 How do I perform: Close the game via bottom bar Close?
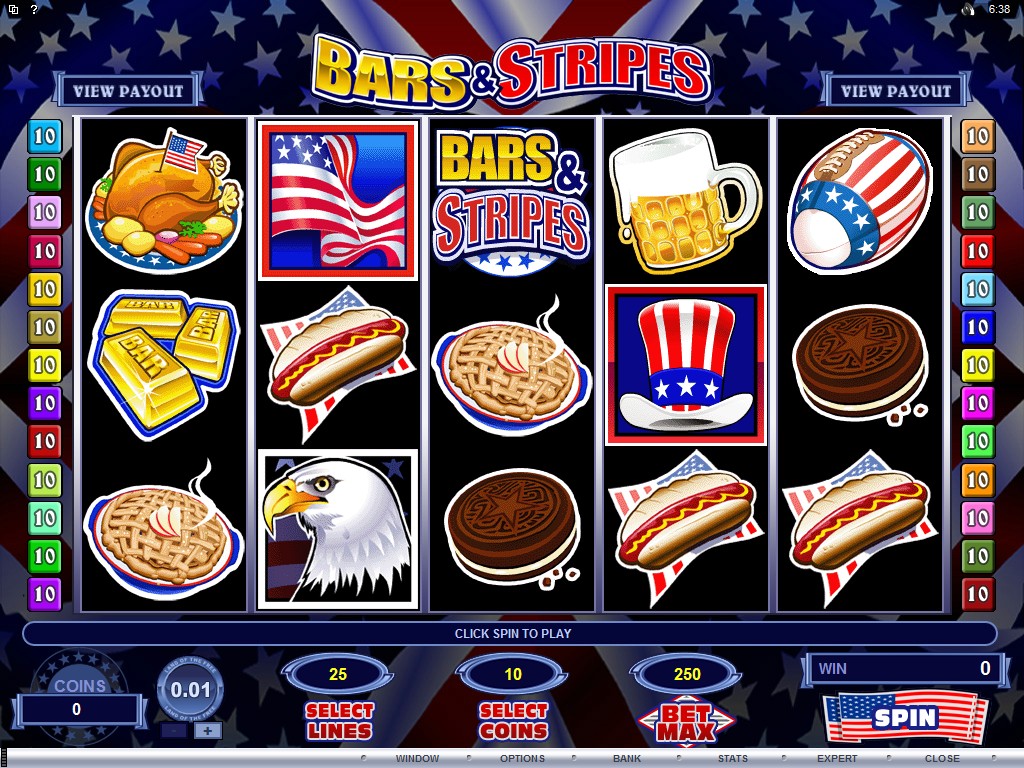[942, 759]
